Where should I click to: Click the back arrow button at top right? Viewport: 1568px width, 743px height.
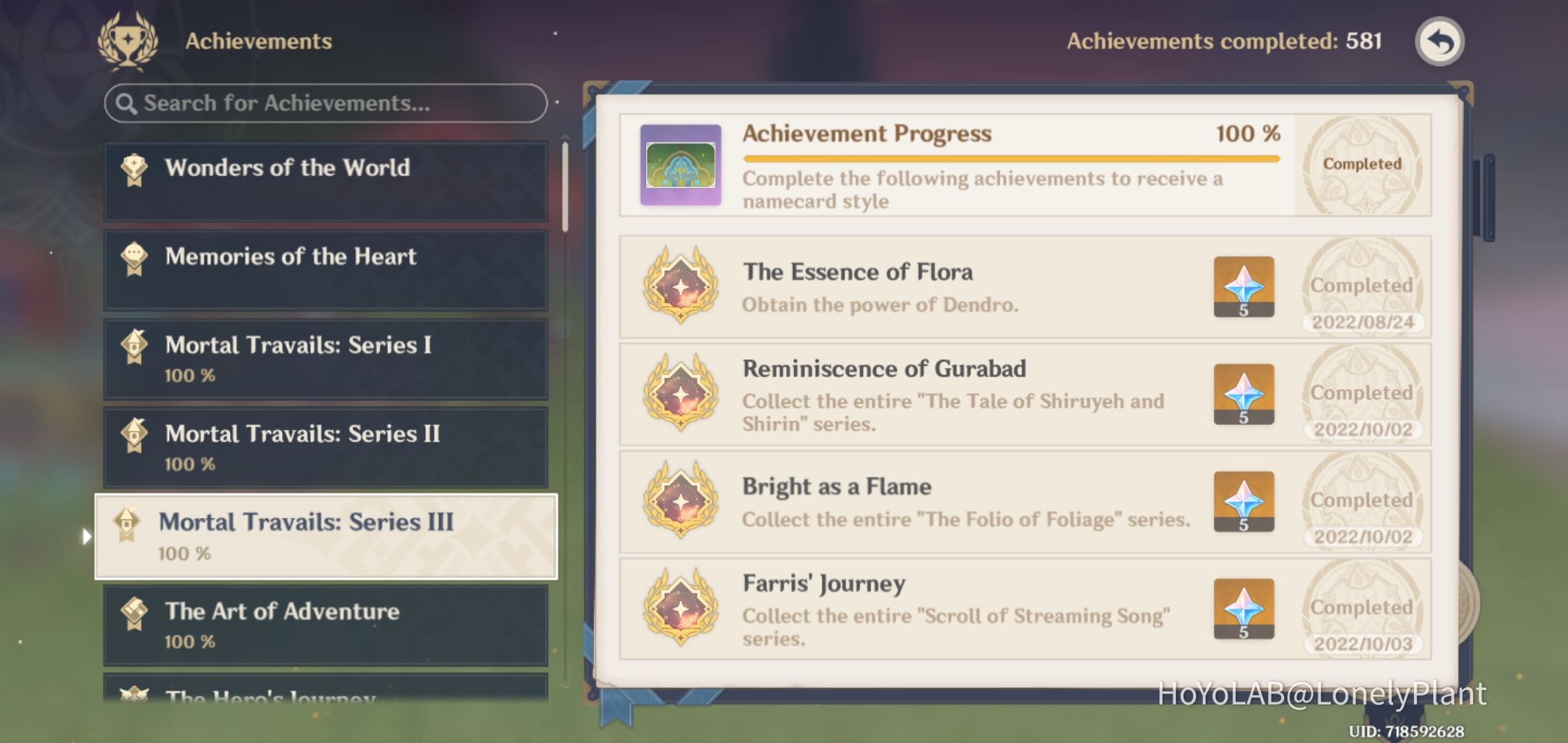(x=1439, y=41)
